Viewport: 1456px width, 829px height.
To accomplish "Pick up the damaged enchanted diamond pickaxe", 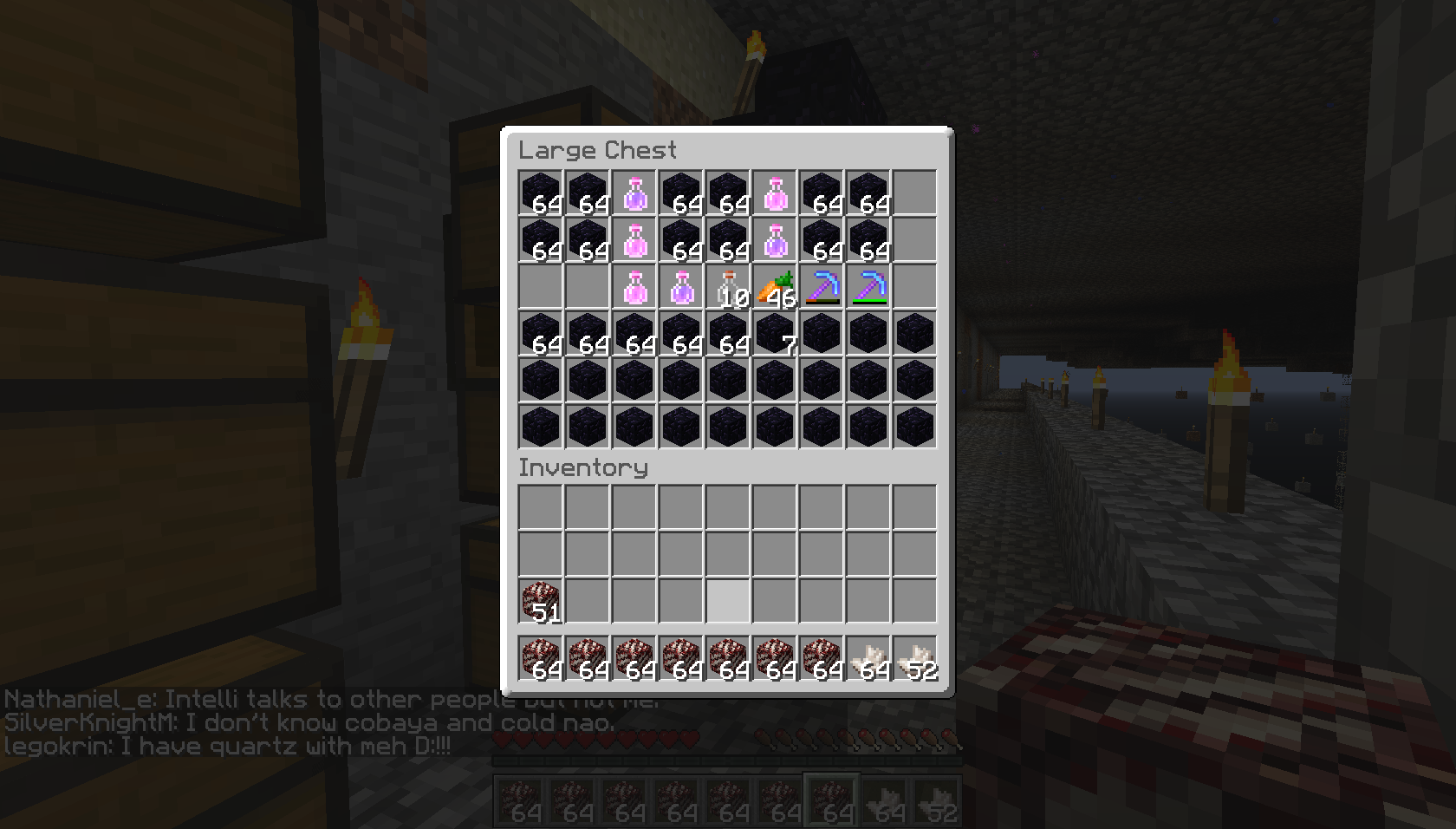I will 822,289.
